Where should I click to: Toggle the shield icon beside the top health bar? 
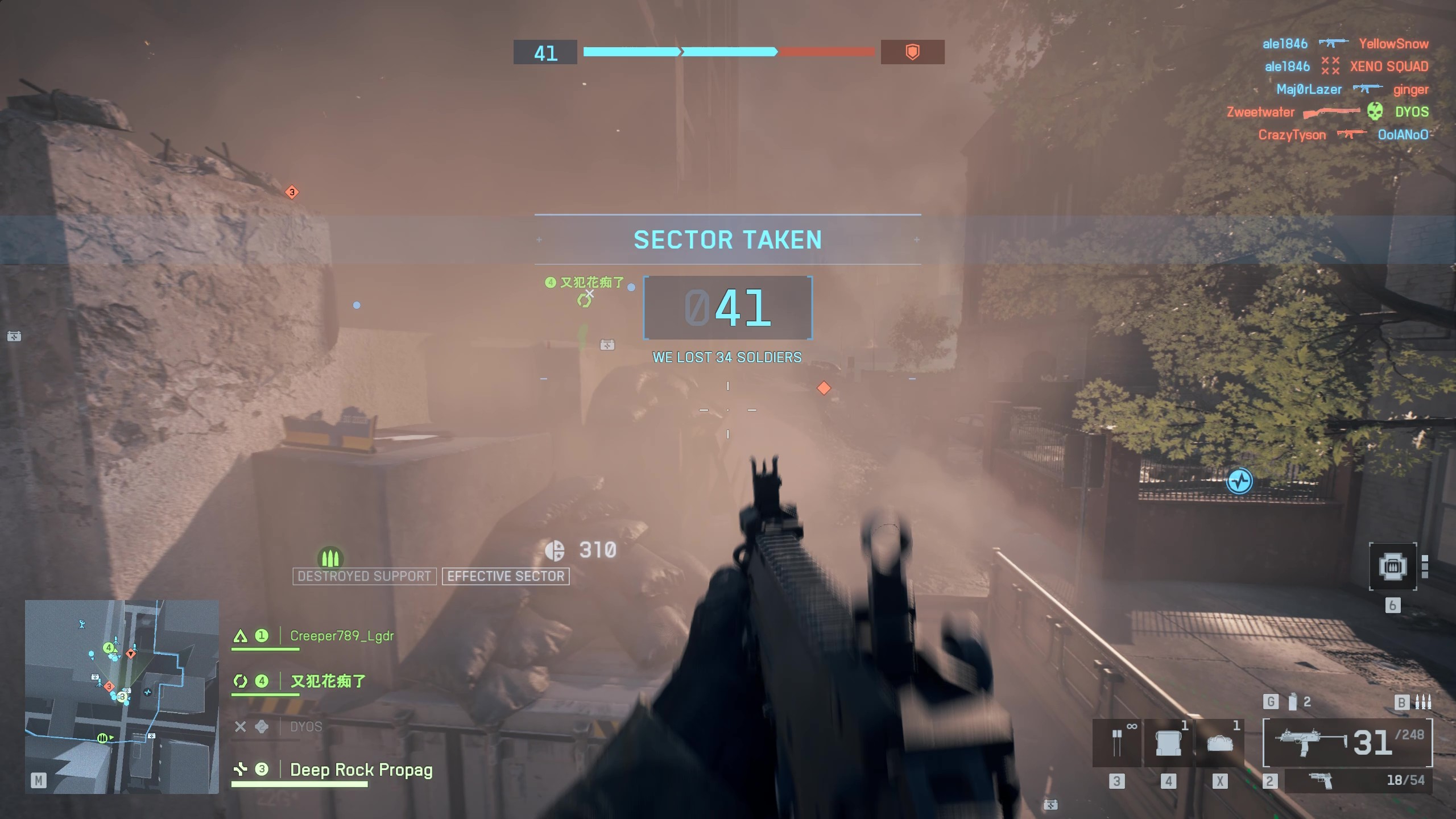[913, 52]
